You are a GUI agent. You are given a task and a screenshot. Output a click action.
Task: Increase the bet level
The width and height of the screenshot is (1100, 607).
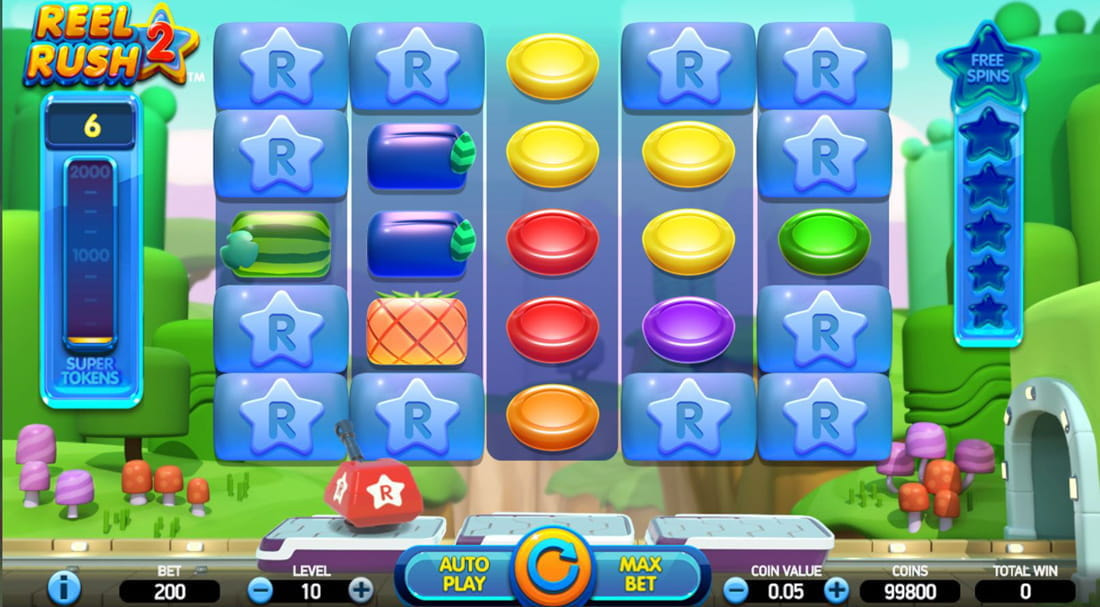pos(361,590)
